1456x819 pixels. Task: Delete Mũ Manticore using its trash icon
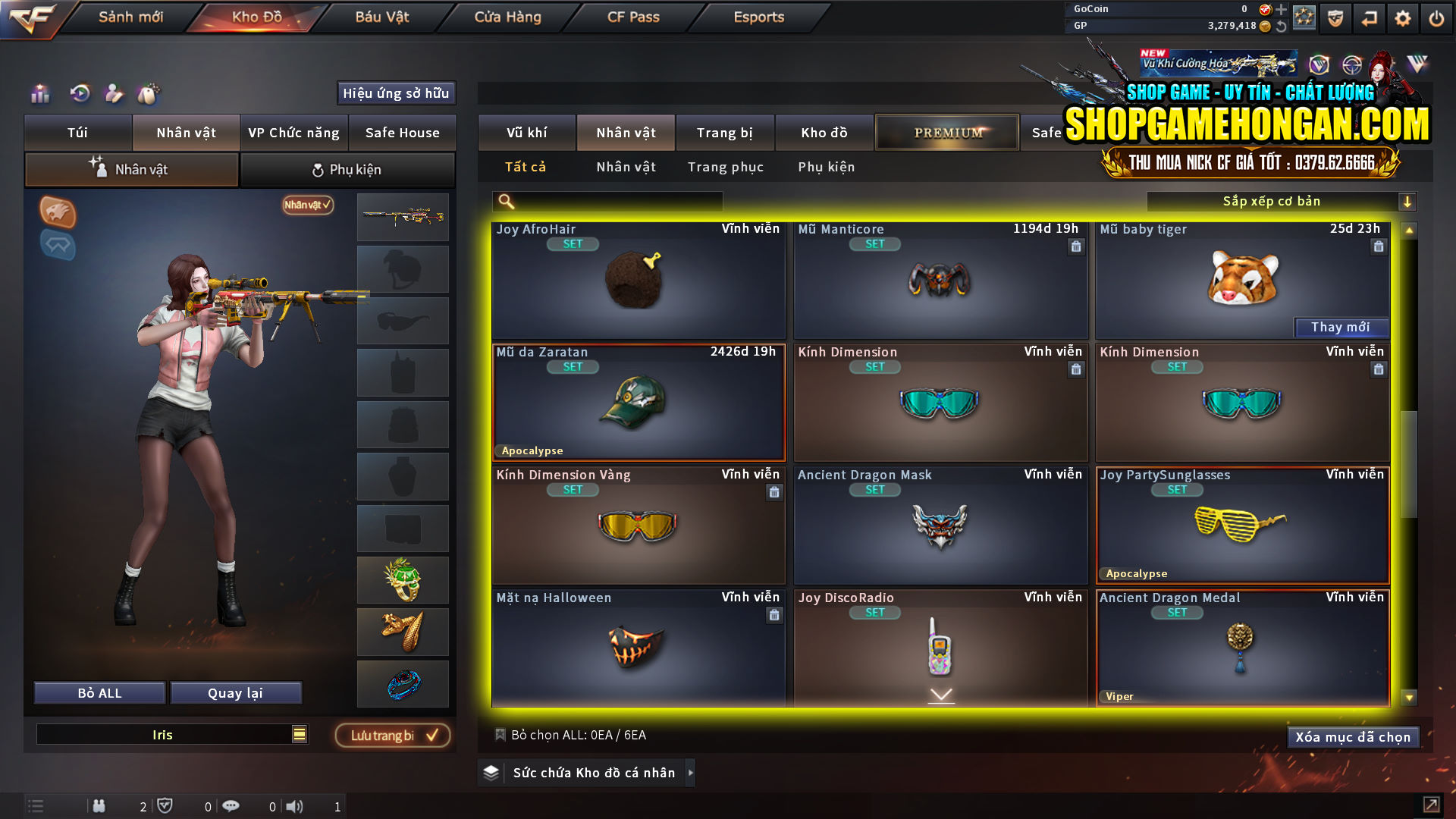[x=1075, y=247]
